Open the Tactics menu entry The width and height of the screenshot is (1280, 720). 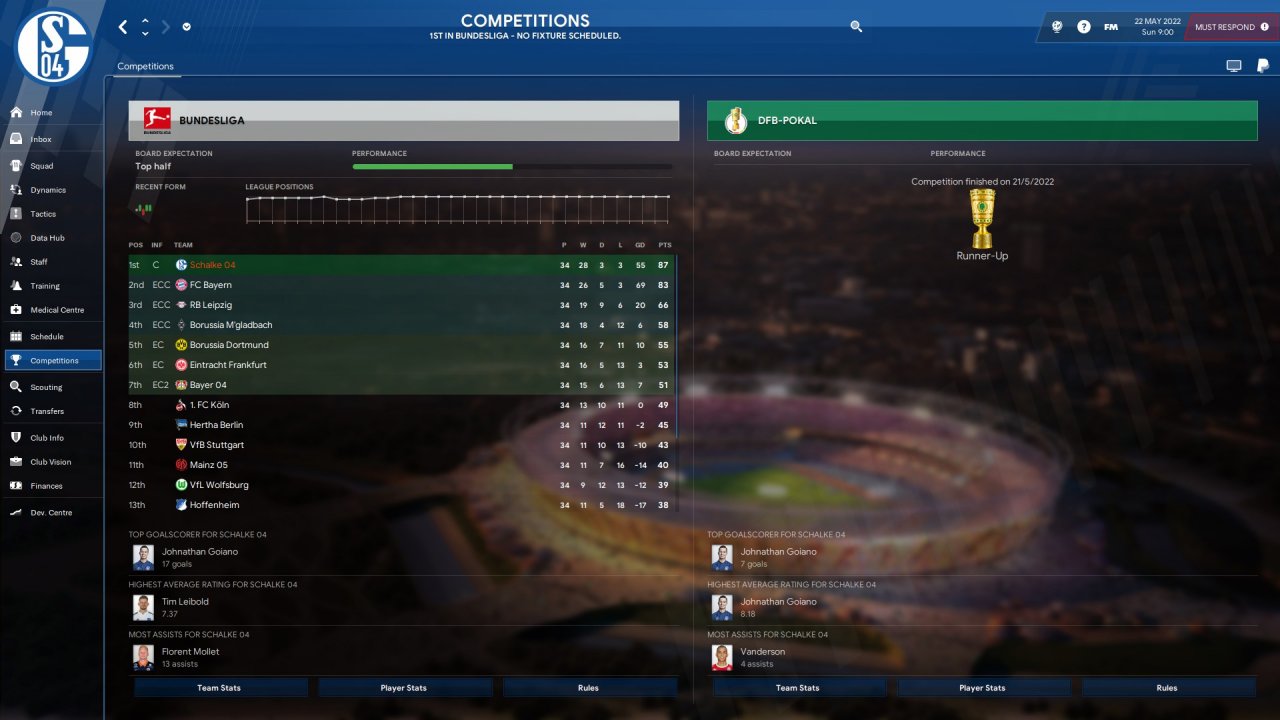point(43,214)
